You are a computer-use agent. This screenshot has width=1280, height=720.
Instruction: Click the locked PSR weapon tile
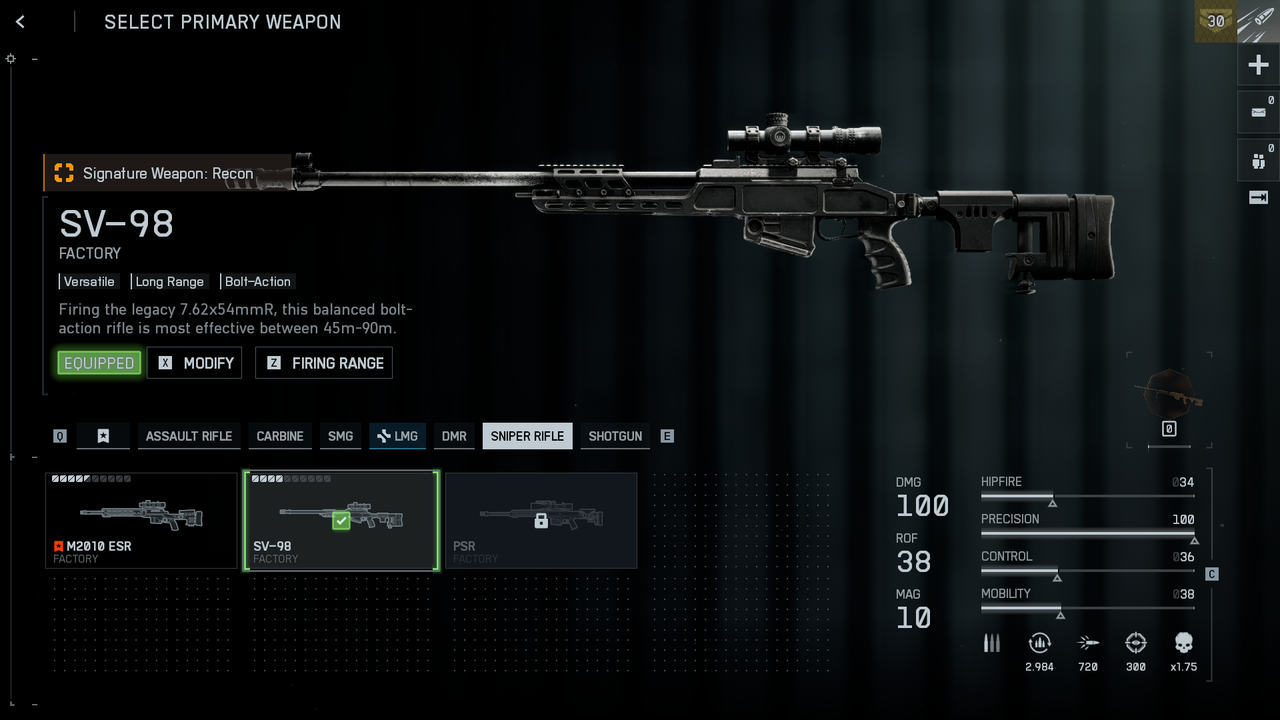[541, 521]
